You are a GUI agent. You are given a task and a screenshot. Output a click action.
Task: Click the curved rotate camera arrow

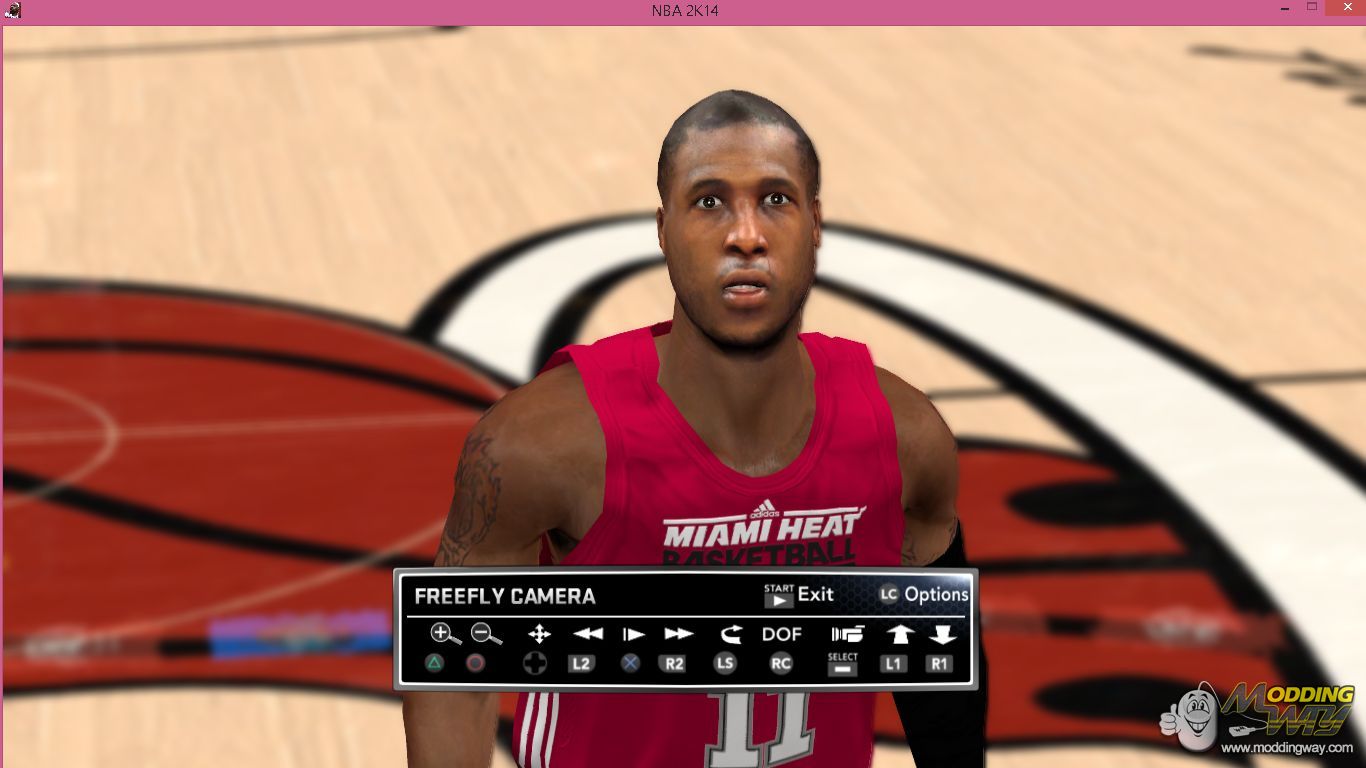(x=729, y=633)
